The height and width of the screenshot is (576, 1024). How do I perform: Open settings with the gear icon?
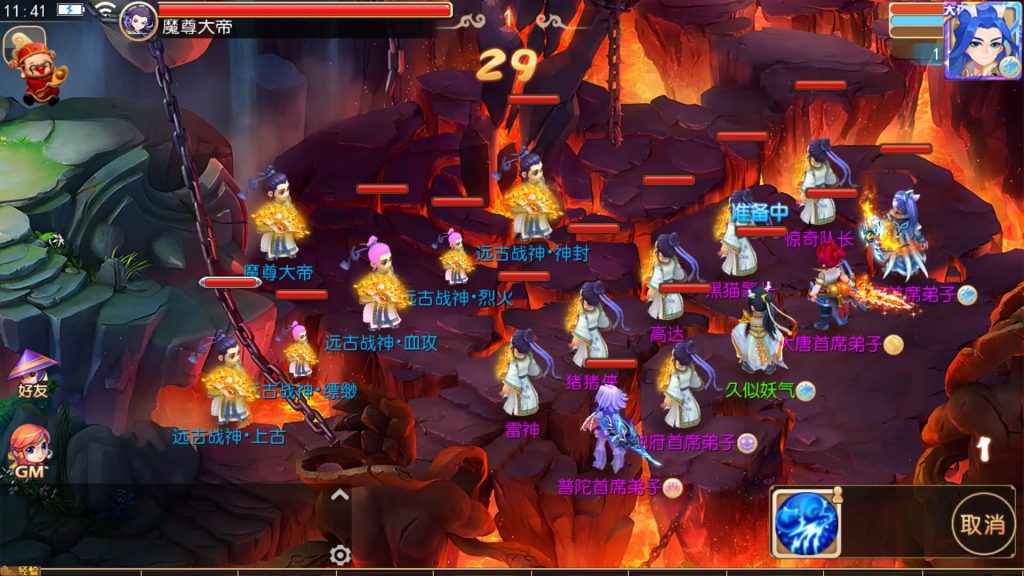[340, 555]
